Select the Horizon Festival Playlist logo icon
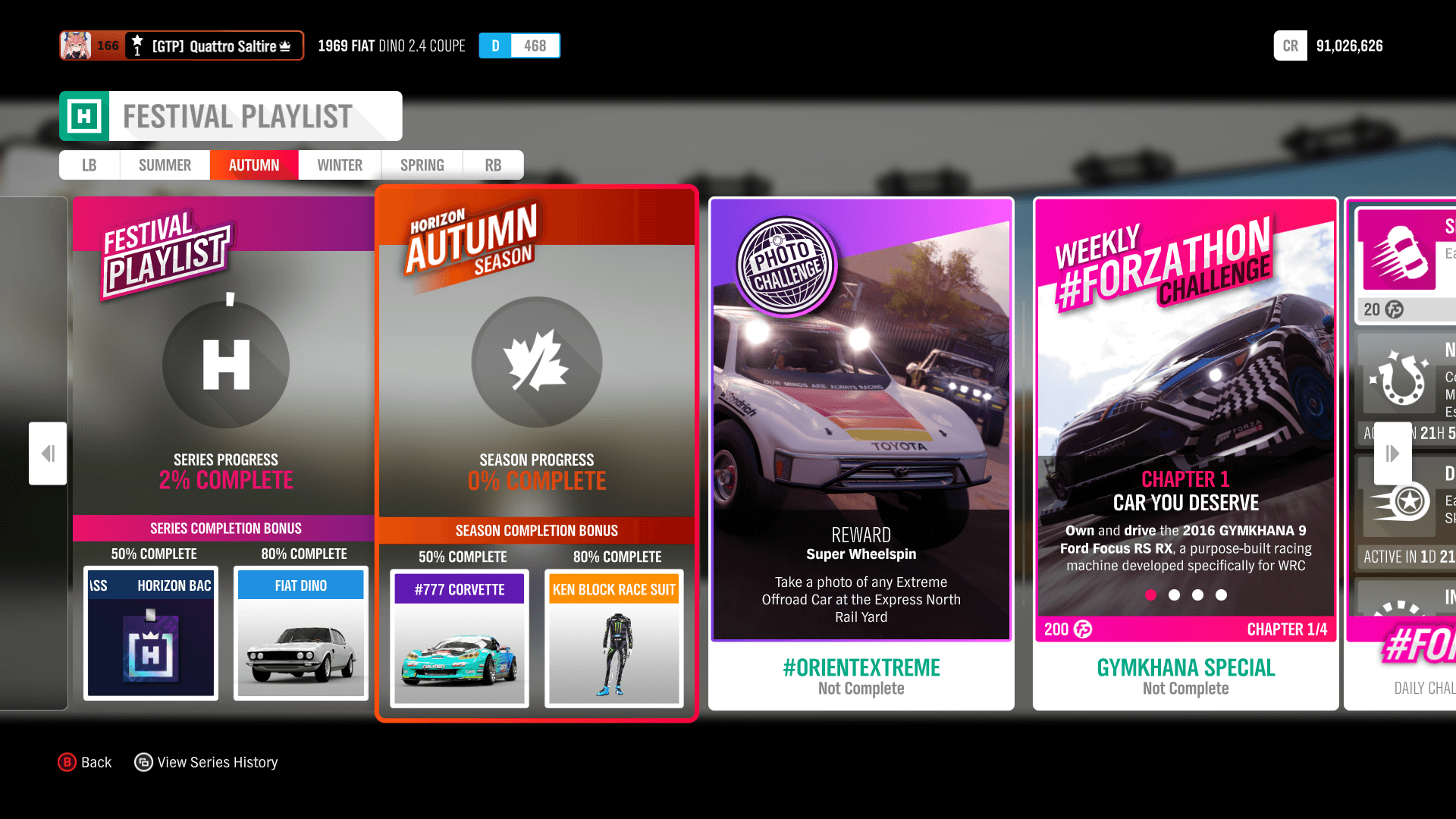This screenshot has width=1456, height=819. 85,115
